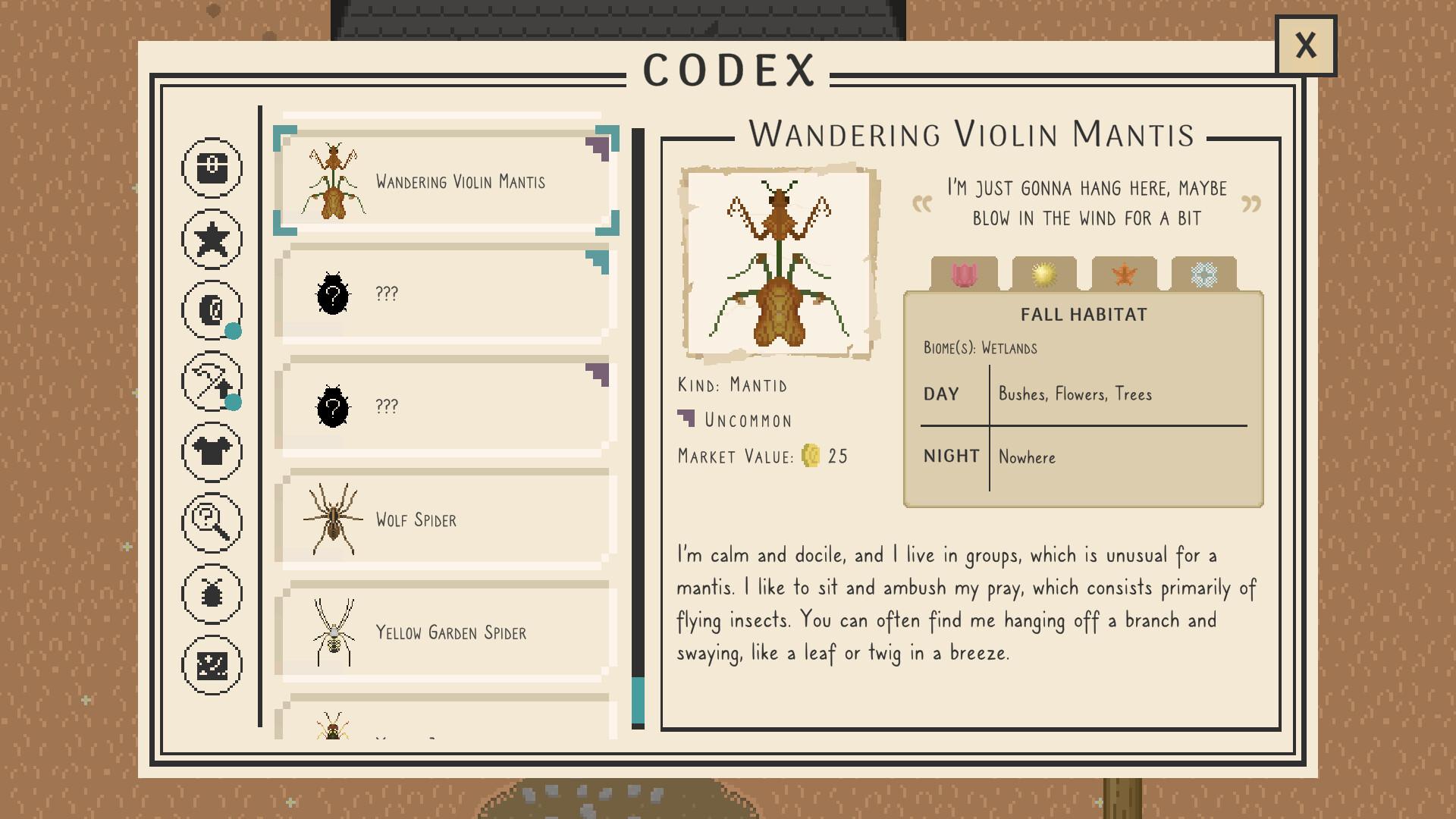This screenshot has height=819, width=1456.
Task: Open the coin currency section
Action: (x=212, y=310)
